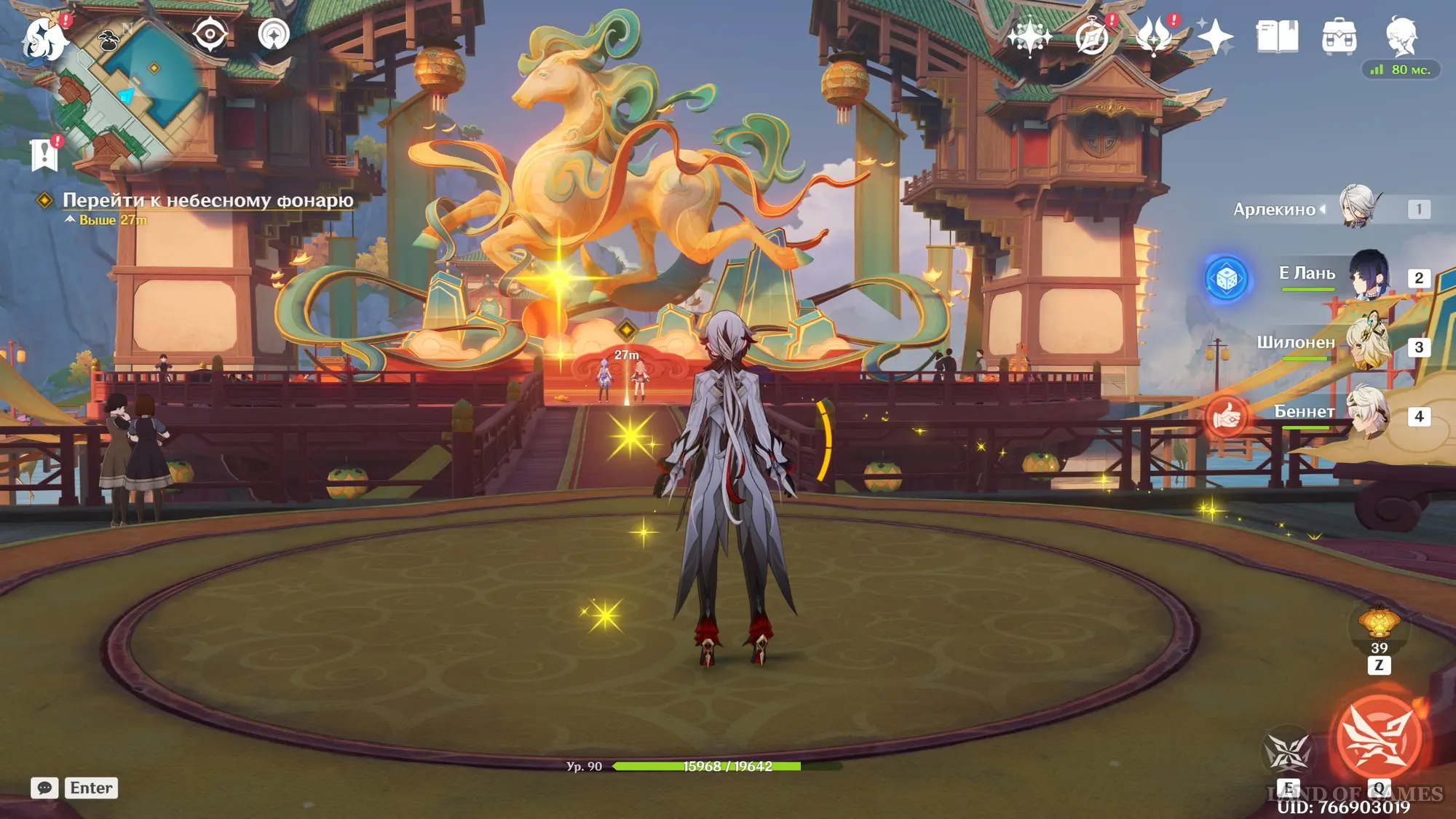Activate the red elemental burst icon
1456x819 pixels.
1378,738
